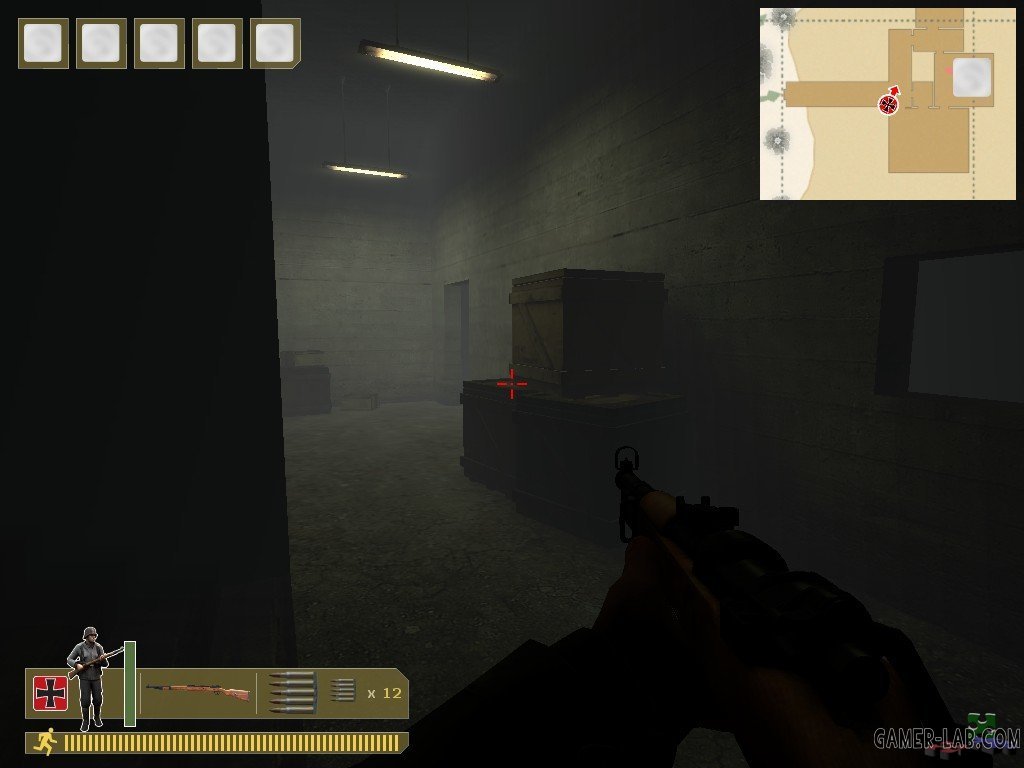Click the rifle bullets clip icon
The image size is (1024, 768).
[x=292, y=692]
